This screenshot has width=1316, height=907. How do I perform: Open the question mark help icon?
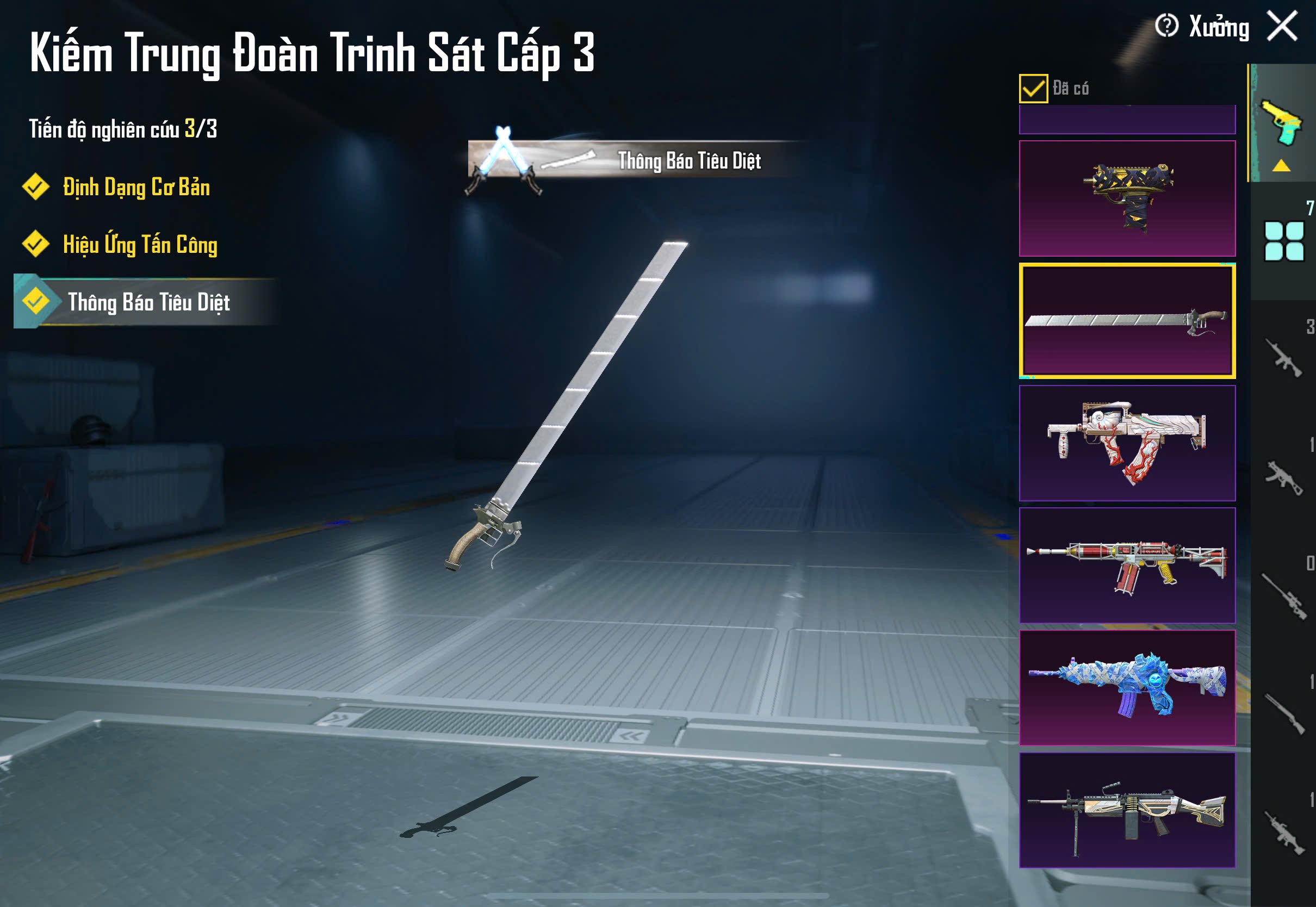[x=1166, y=26]
